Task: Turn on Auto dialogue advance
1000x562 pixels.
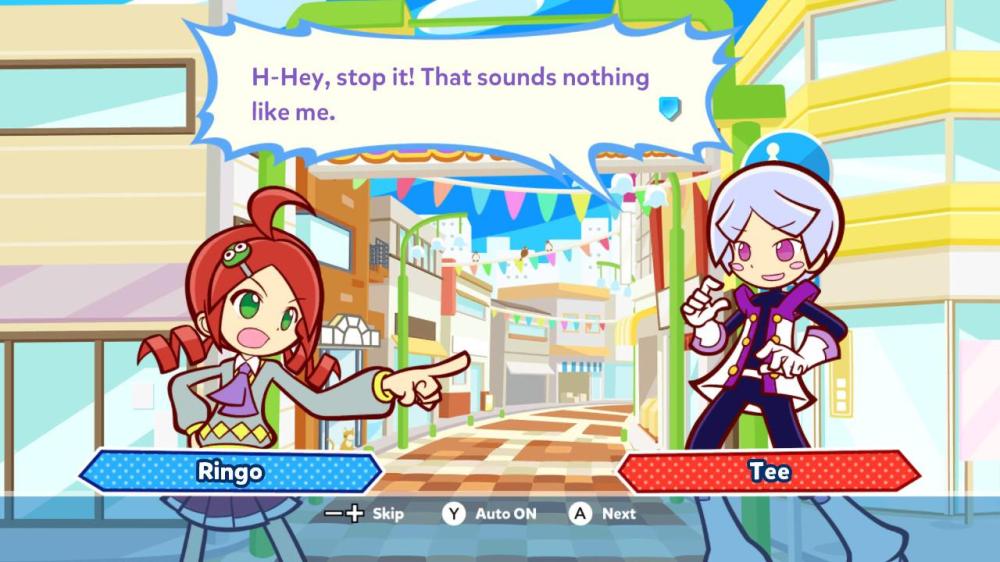Action: tap(490, 514)
